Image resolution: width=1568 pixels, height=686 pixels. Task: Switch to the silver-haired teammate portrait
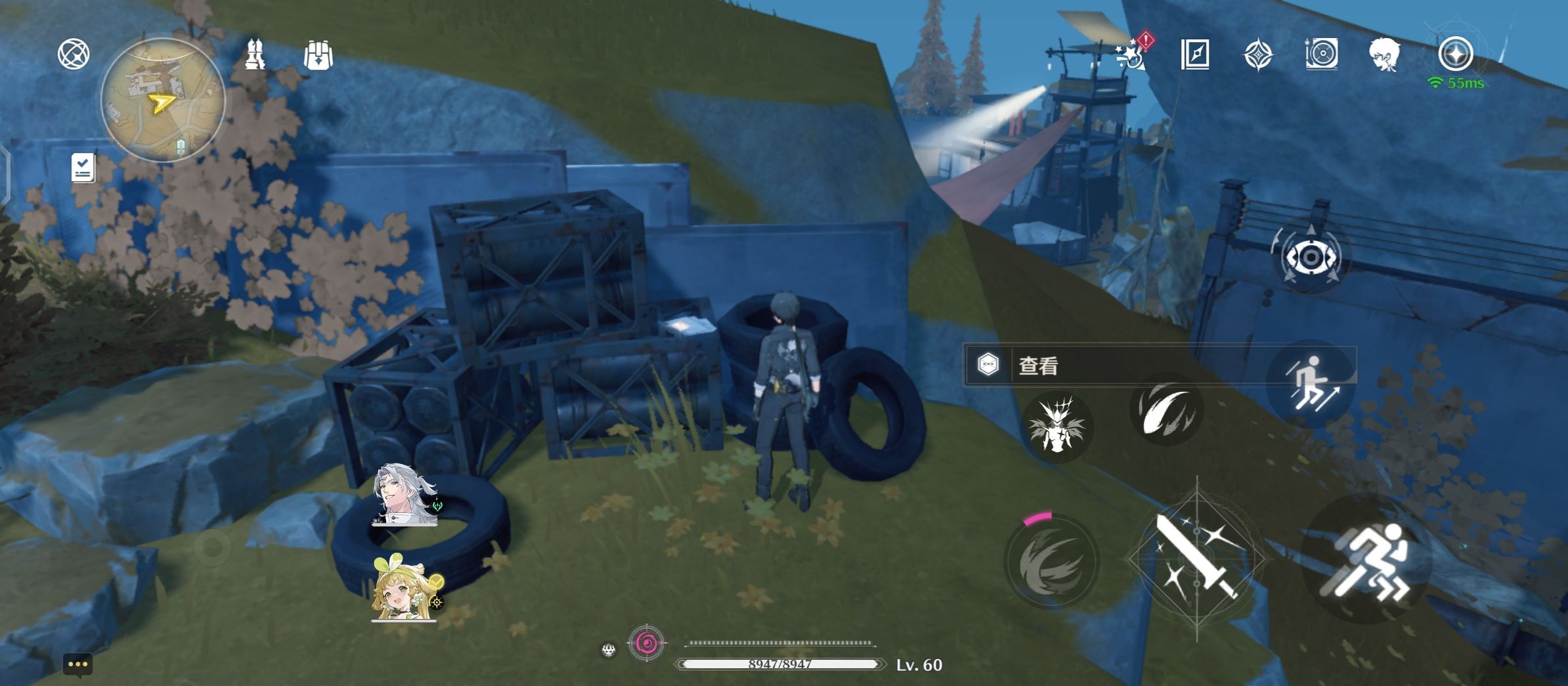click(404, 496)
